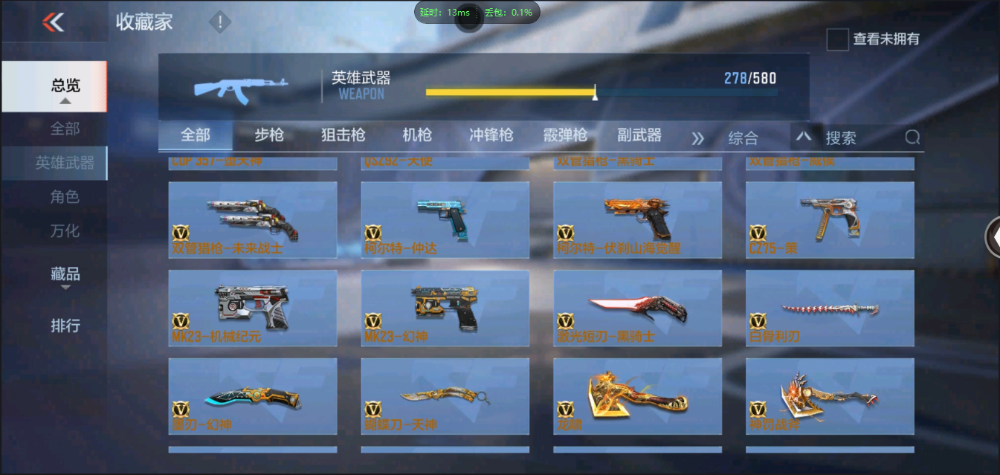Toggle the 查看未拥有 checkbox

[837, 39]
